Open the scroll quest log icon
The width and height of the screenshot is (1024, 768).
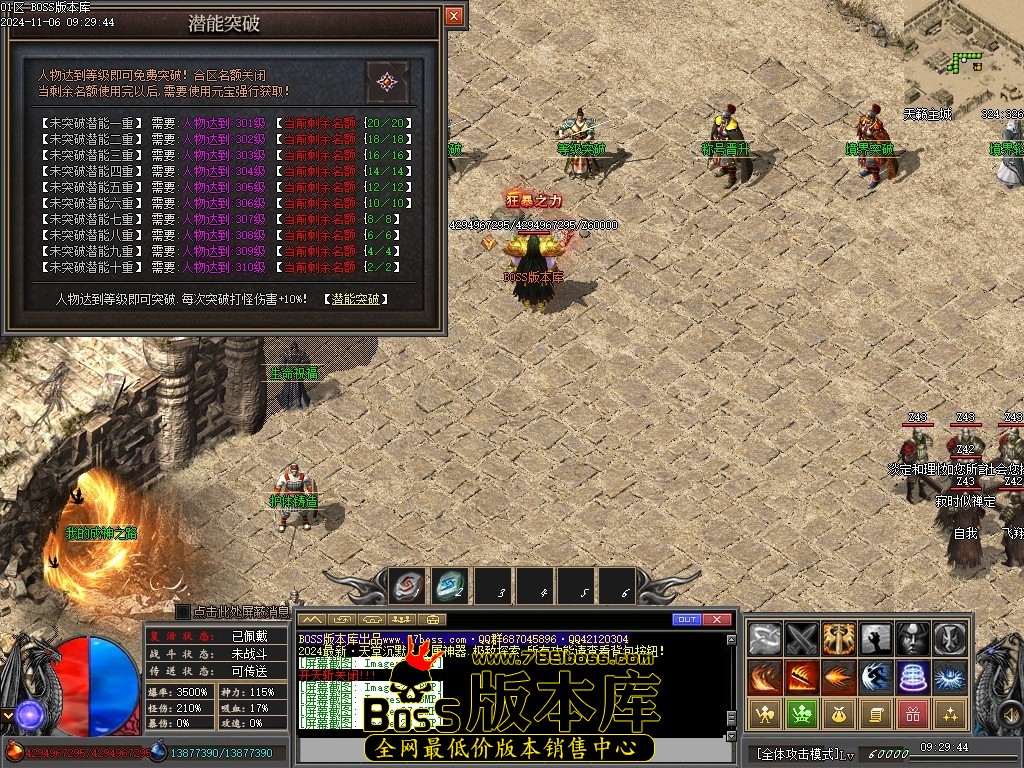coord(876,714)
